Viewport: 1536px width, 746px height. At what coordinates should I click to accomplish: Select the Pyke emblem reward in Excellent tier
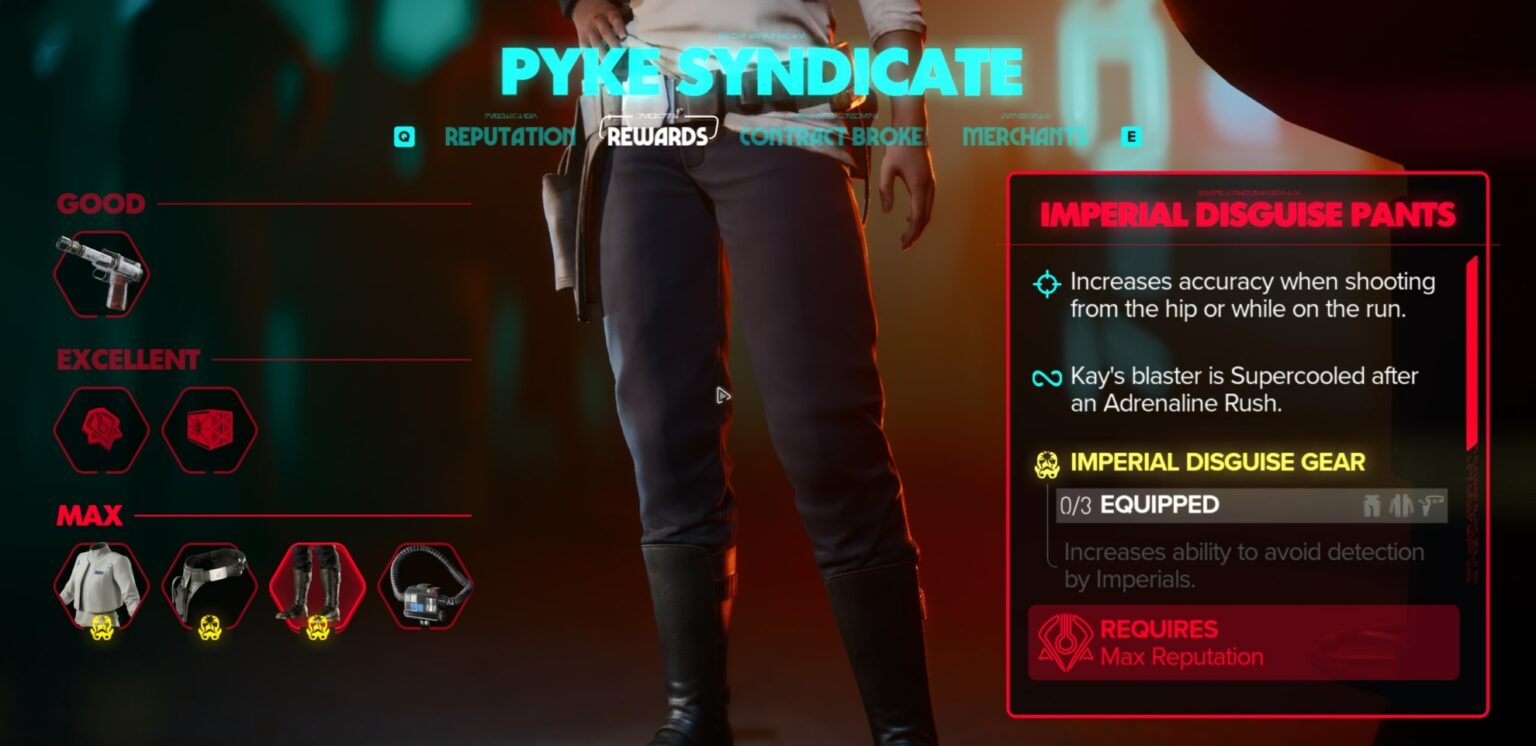101,430
